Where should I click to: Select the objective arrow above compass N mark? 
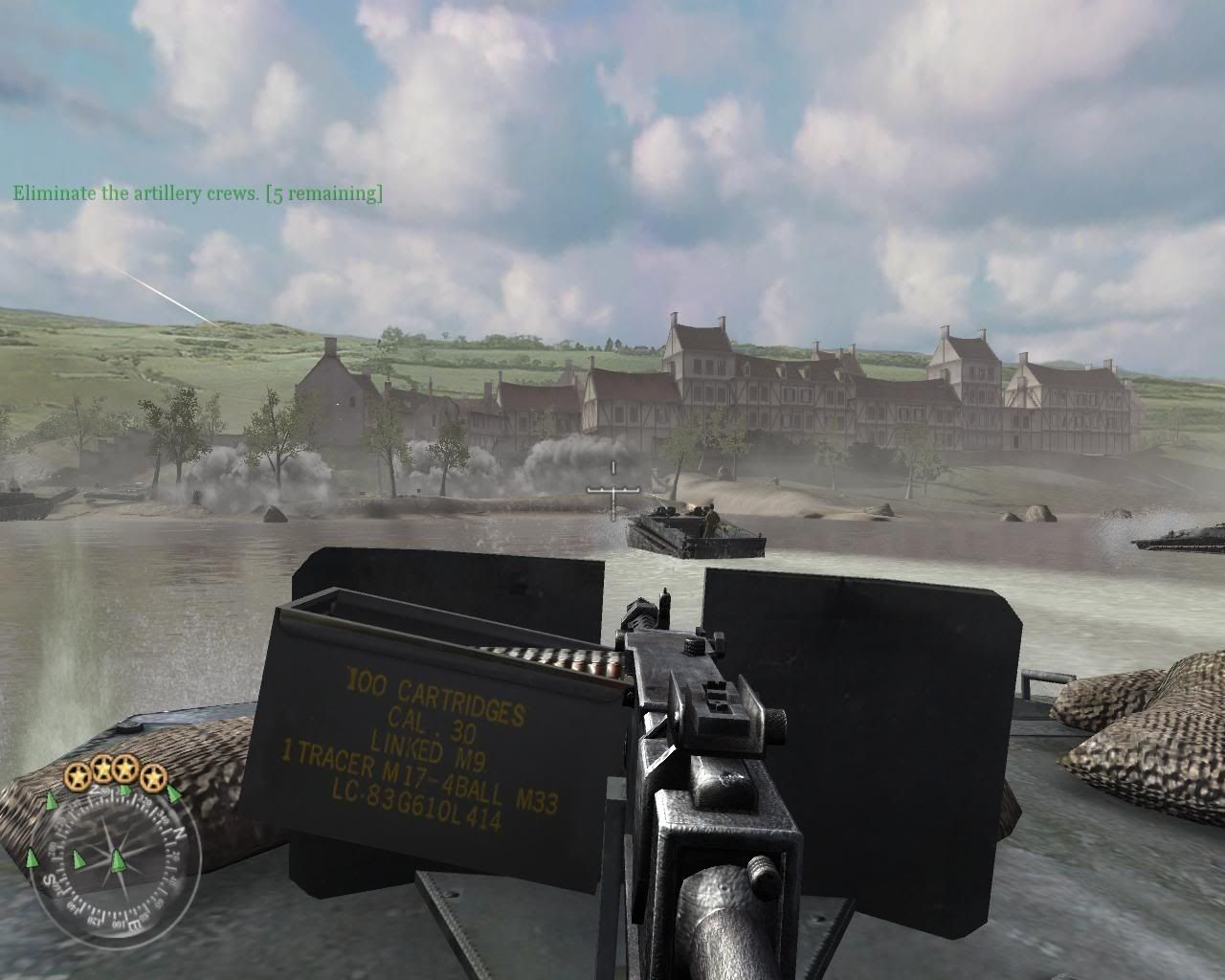173,795
